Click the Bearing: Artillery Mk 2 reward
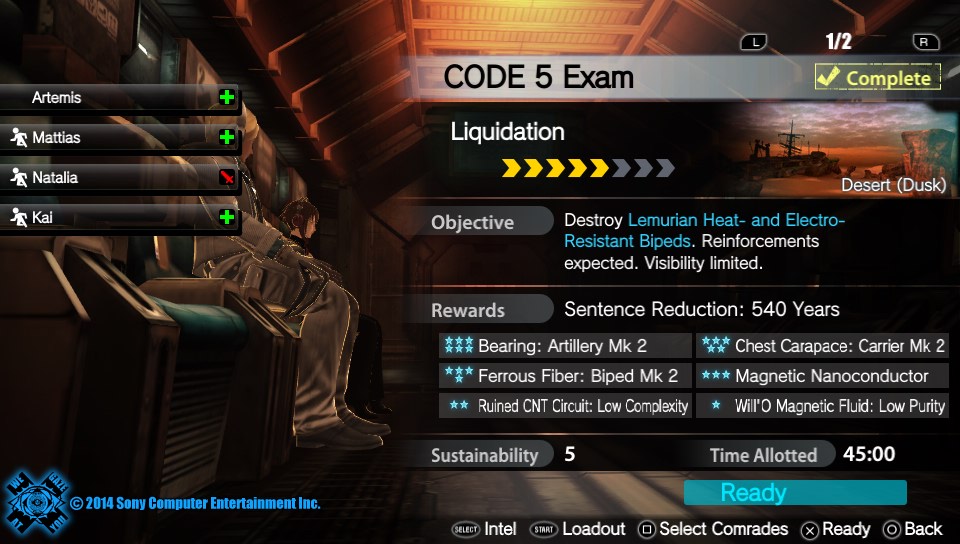Screen dimensions: 960x544 click(565, 346)
